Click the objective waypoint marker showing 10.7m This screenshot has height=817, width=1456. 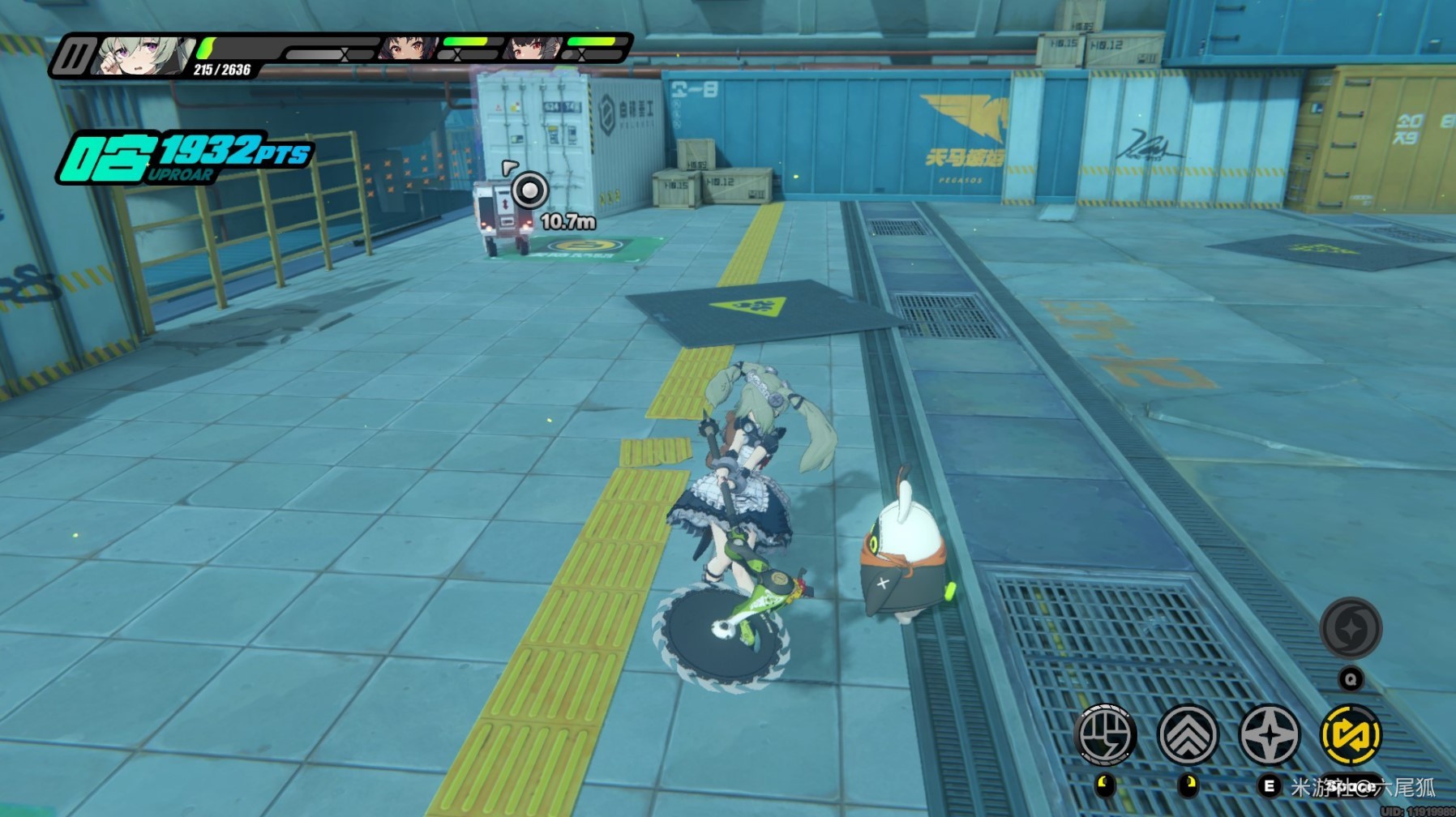tap(530, 191)
